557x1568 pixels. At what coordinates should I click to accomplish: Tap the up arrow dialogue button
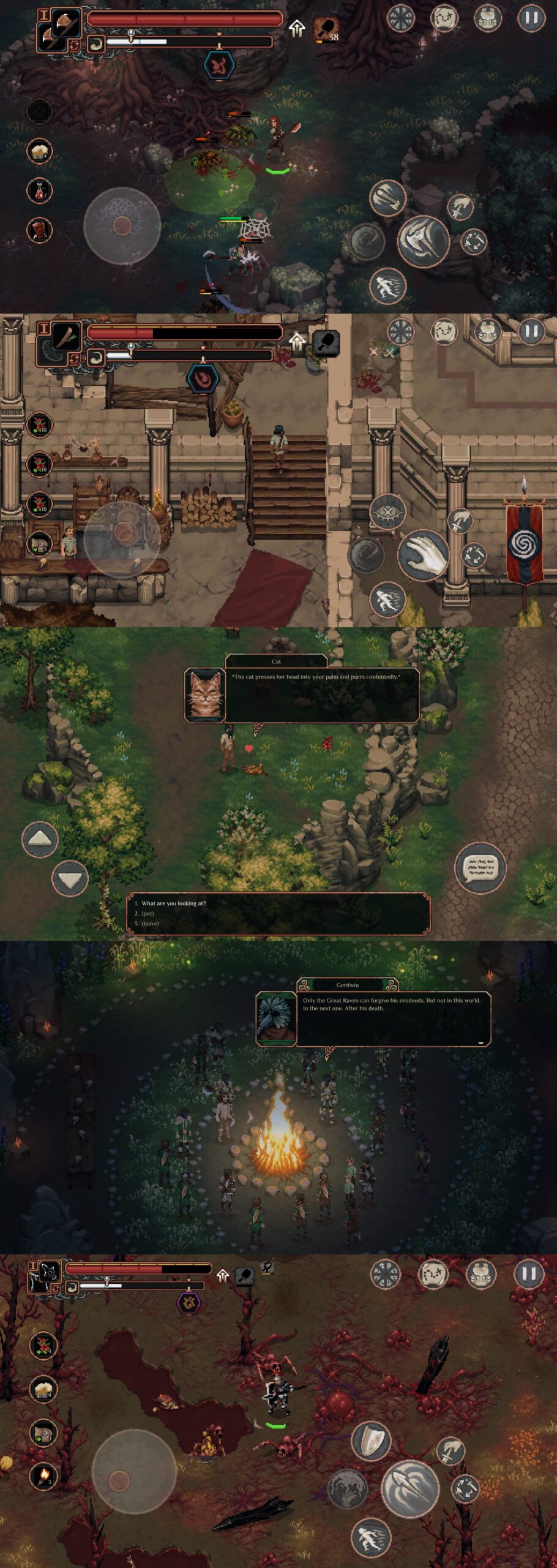coord(40,839)
